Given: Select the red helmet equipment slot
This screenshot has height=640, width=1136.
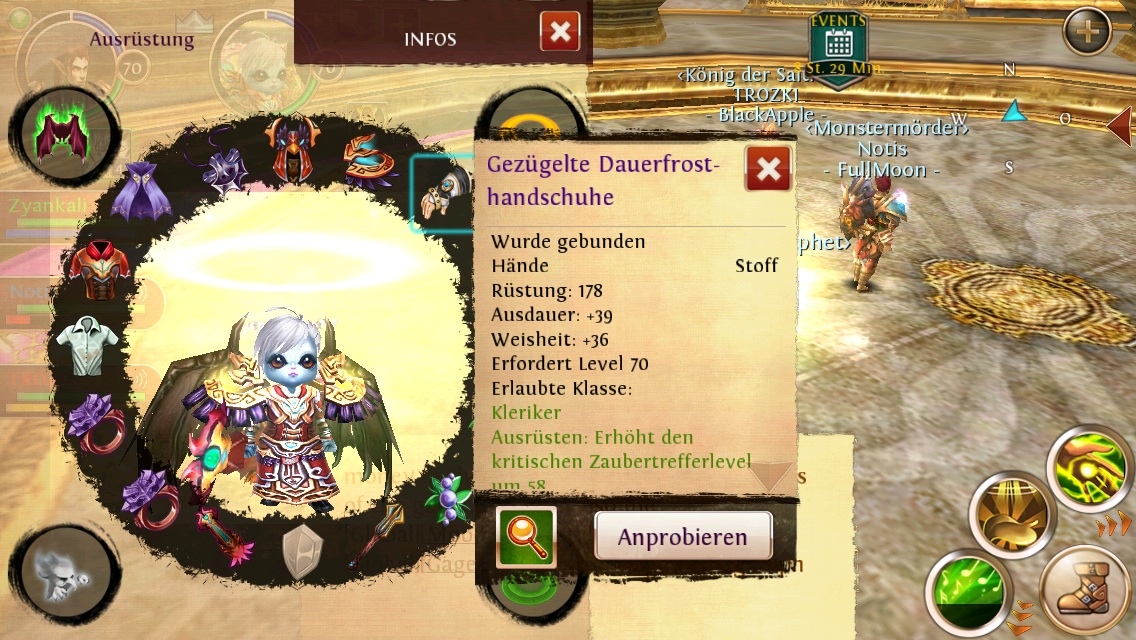Looking at the screenshot, I should [296, 147].
